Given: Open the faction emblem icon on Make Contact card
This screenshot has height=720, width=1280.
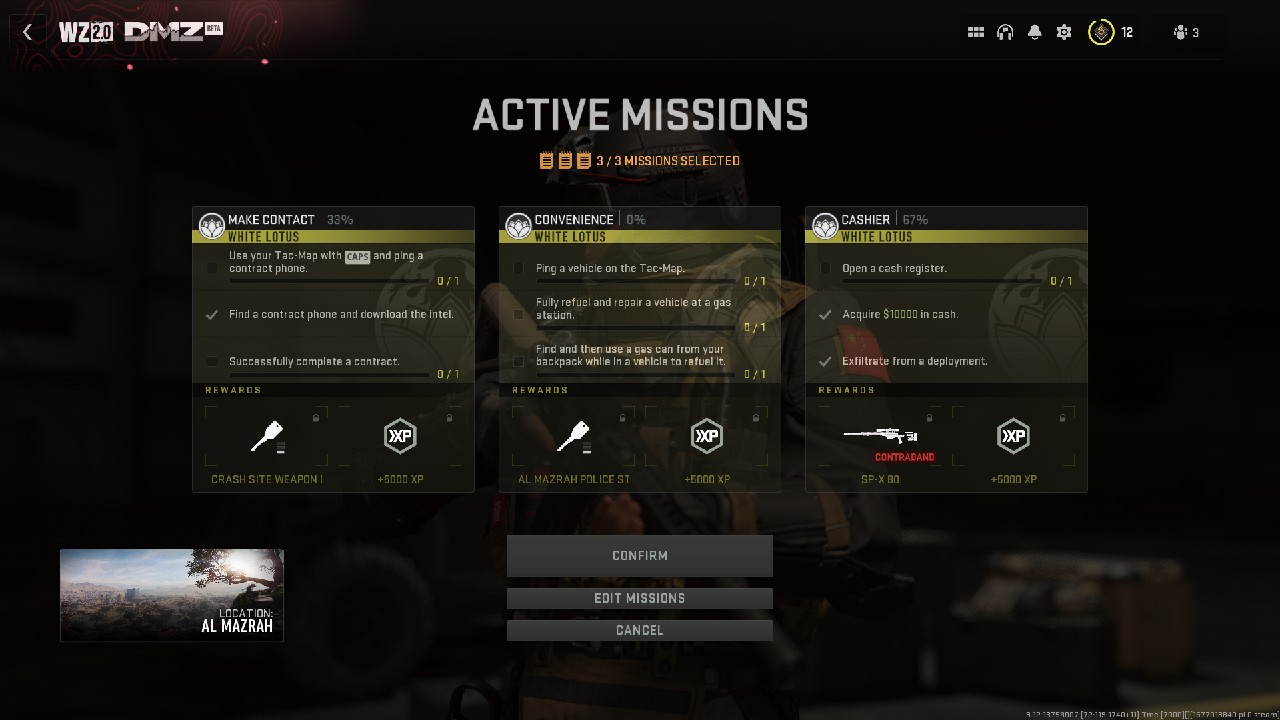Looking at the screenshot, I should [x=212, y=225].
